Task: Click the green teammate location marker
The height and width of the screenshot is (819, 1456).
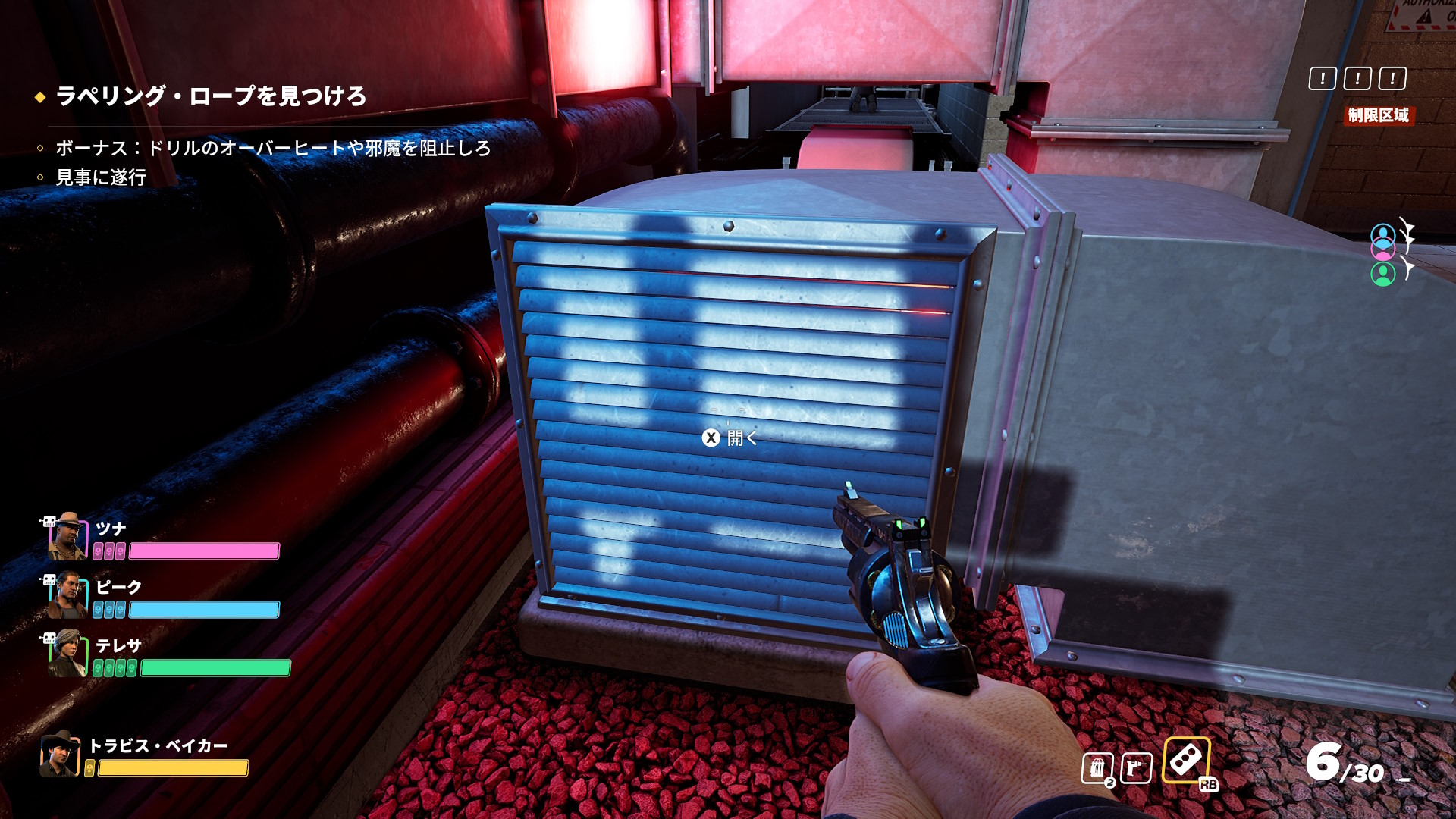Action: point(1382,274)
